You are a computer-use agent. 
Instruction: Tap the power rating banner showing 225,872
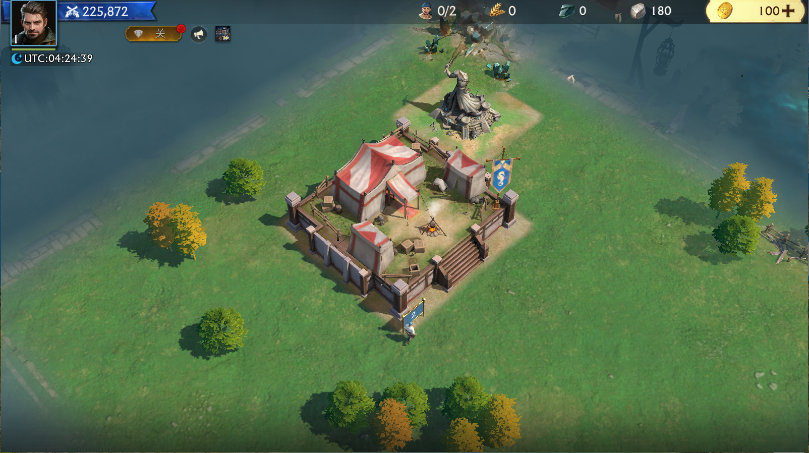coord(106,11)
